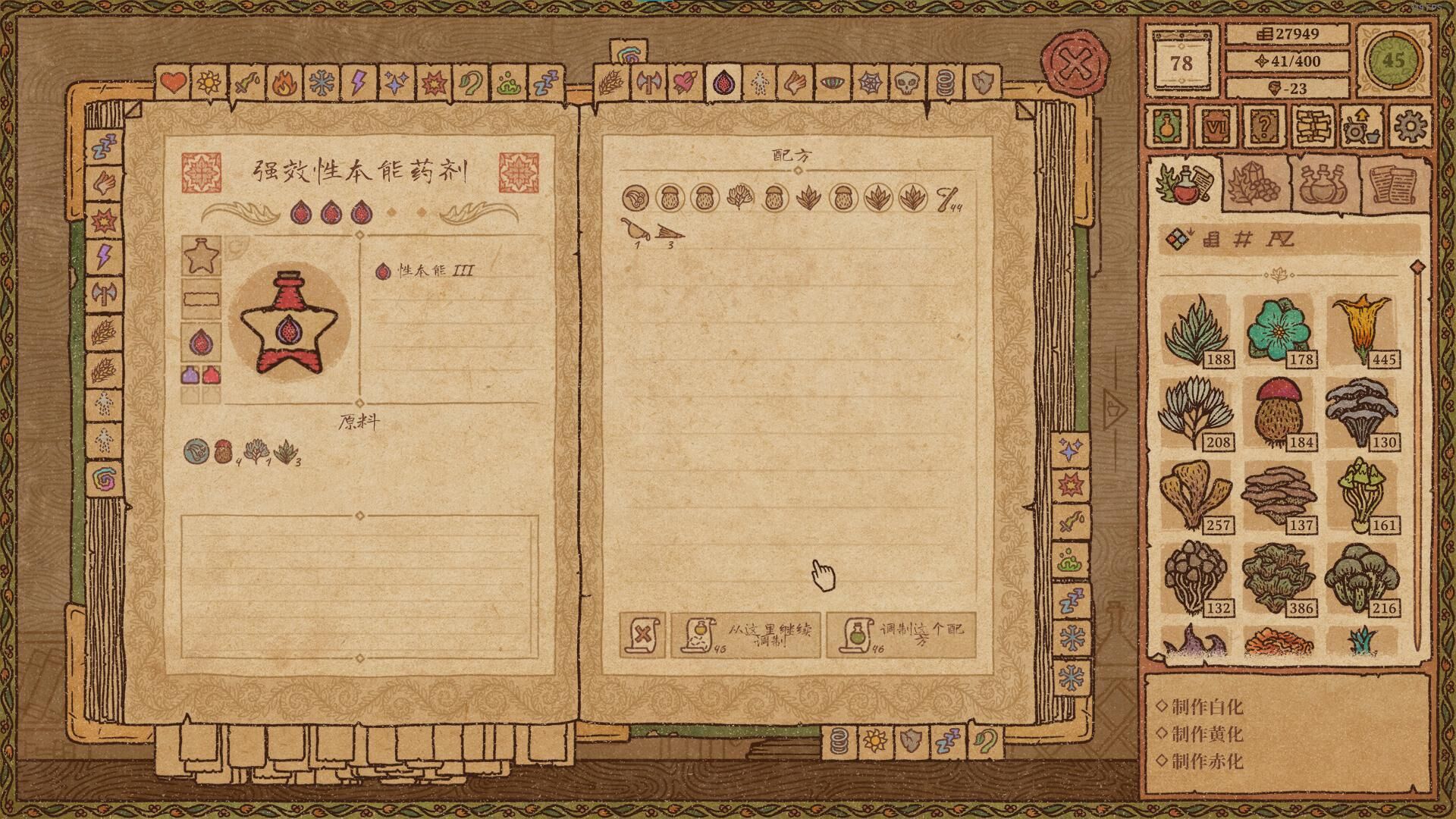Continue brewing from here (从这里继续调制)

click(x=745, y=634)
